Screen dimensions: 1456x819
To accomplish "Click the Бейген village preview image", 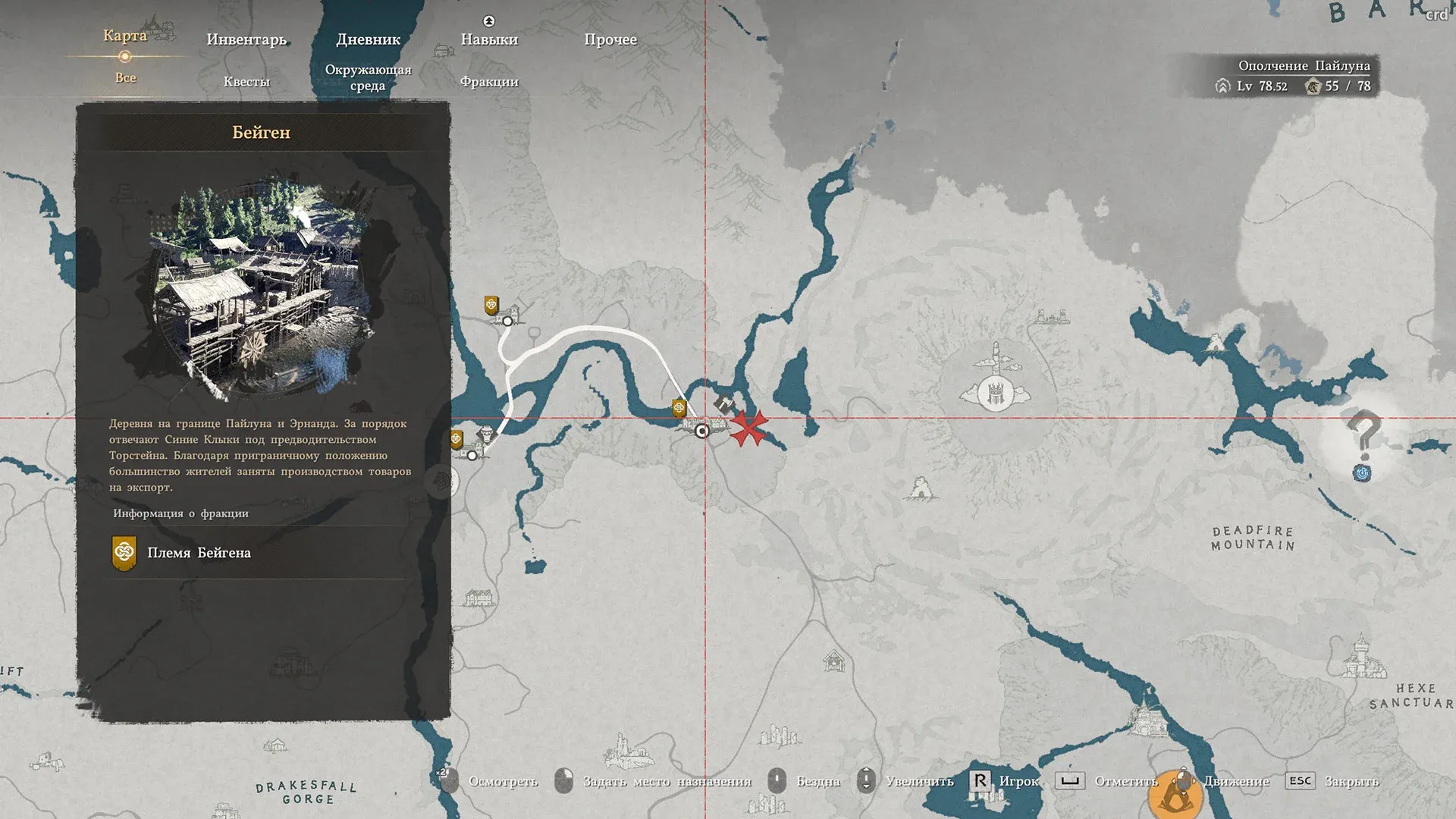I will (258, 288).
